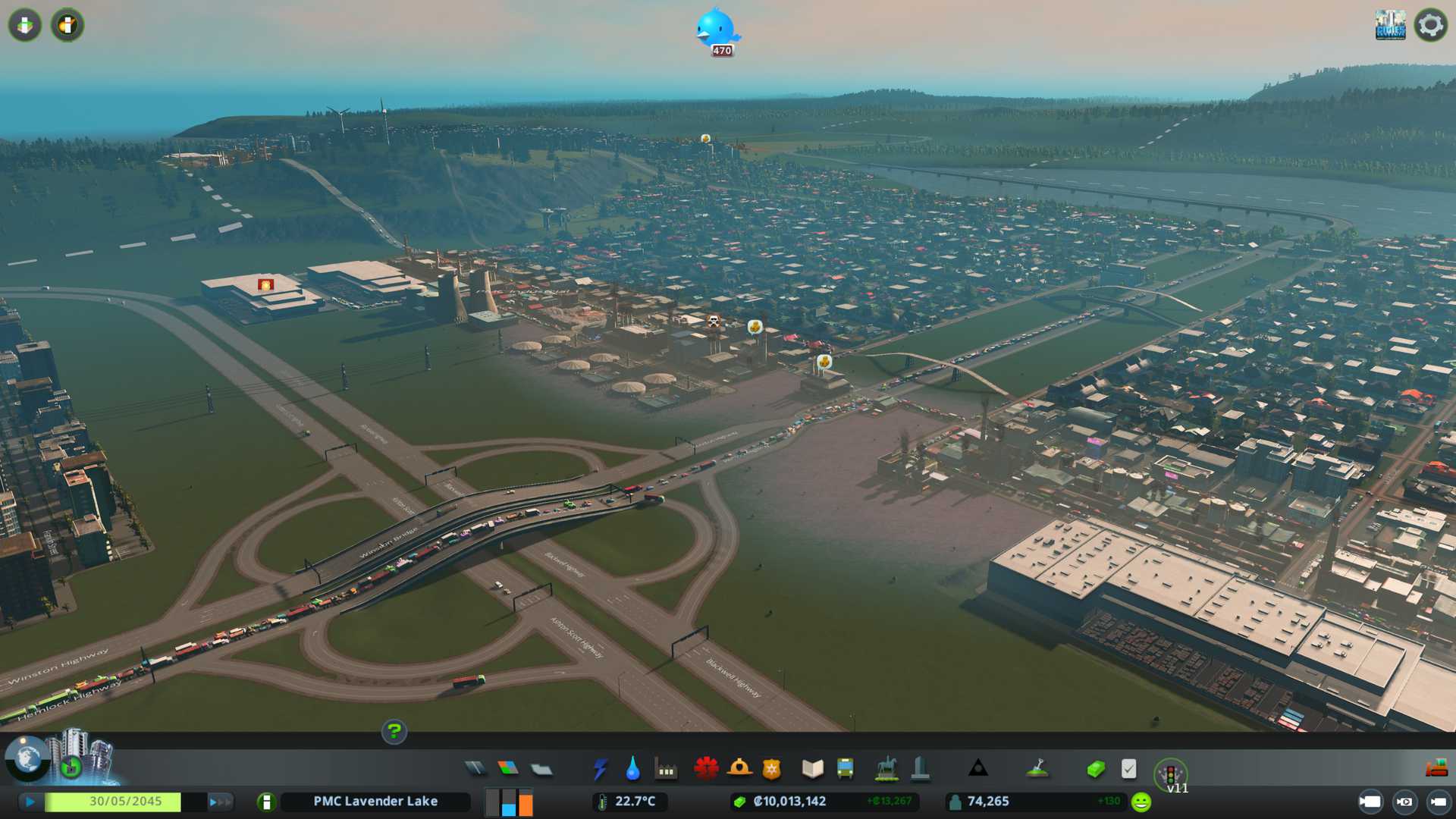Select the Electricity lightning bolt menu
The height and width of the screenshot is (819, 1456).
600,769
